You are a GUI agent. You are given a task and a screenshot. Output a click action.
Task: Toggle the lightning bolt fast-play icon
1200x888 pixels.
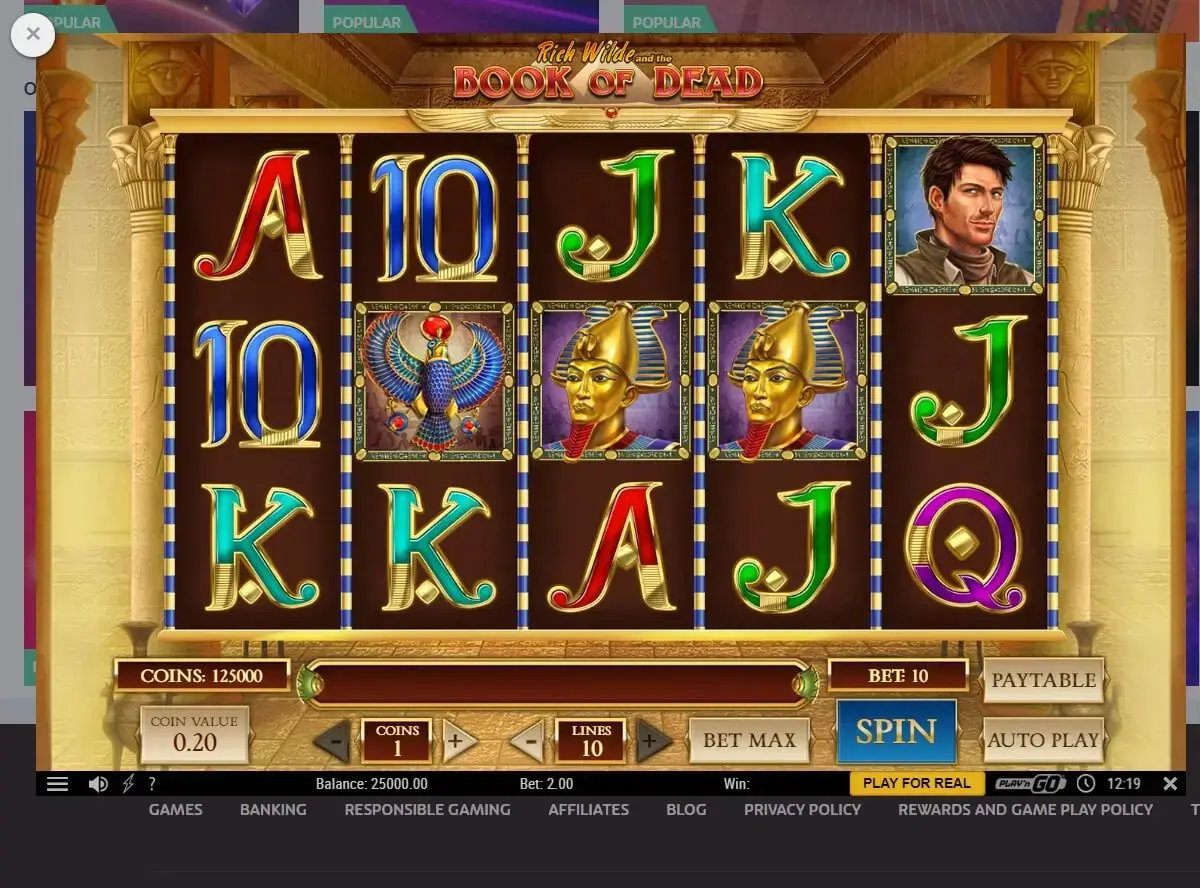(128, 784)
